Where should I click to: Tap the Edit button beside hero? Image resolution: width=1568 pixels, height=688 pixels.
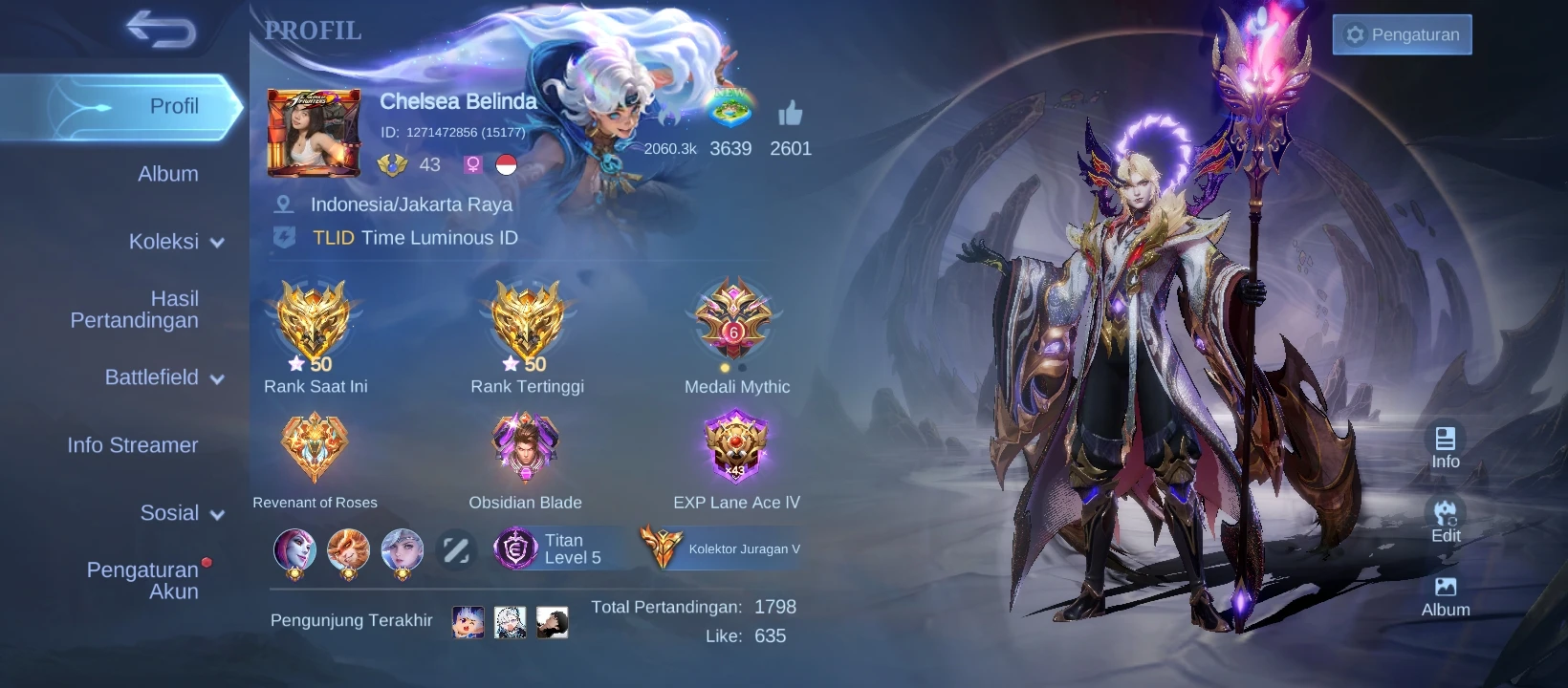click(1445, 521)
